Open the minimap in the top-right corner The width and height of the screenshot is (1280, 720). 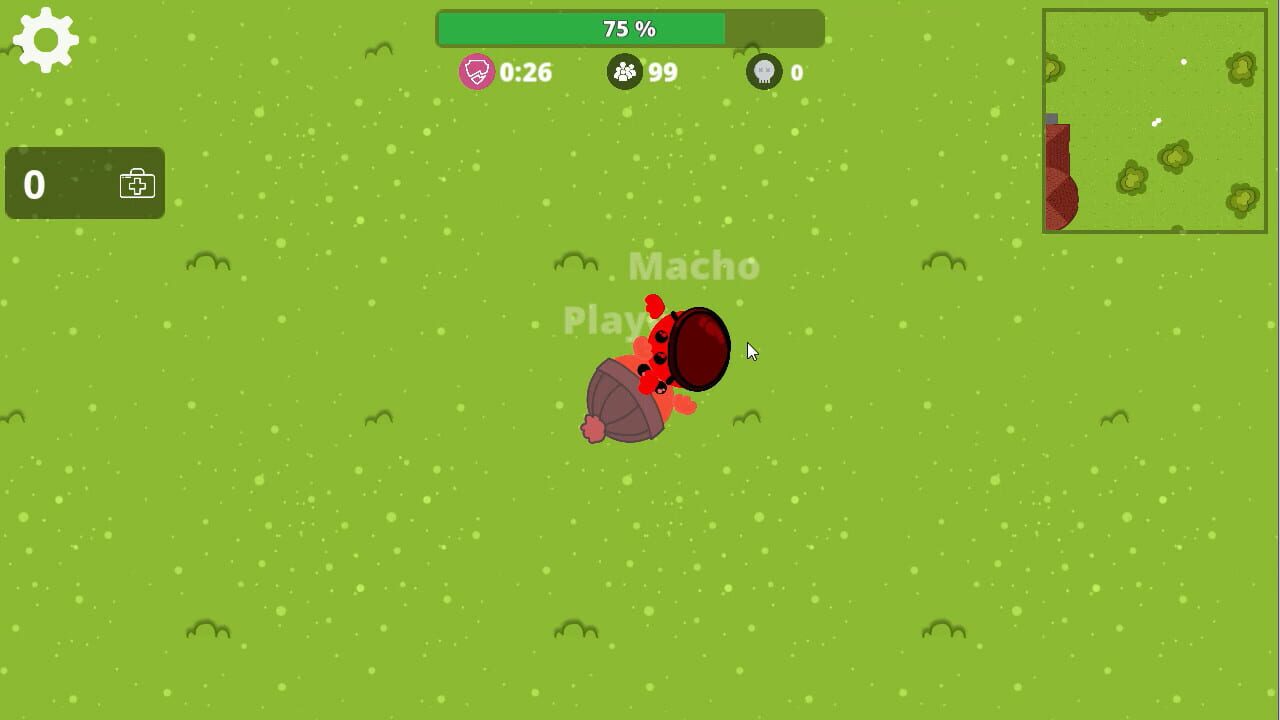pyautogui.click(x=1154, y=120)
